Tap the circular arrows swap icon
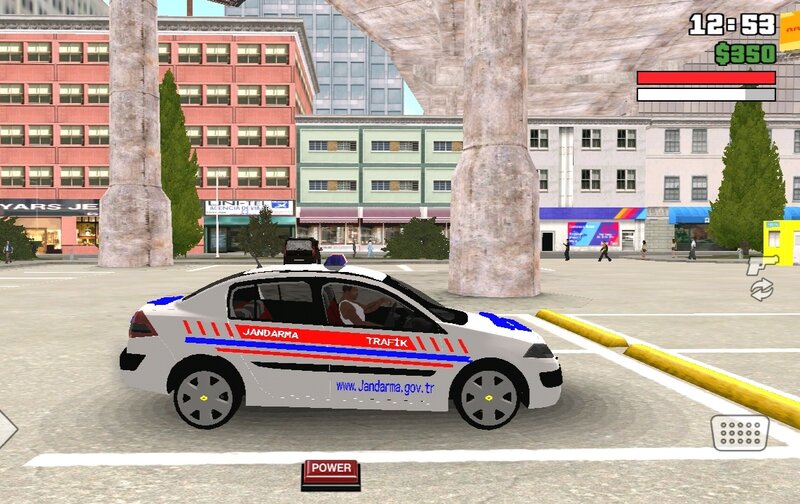This screenshot has width=800, height=504. pyautogui.click(x=762, y=290)
